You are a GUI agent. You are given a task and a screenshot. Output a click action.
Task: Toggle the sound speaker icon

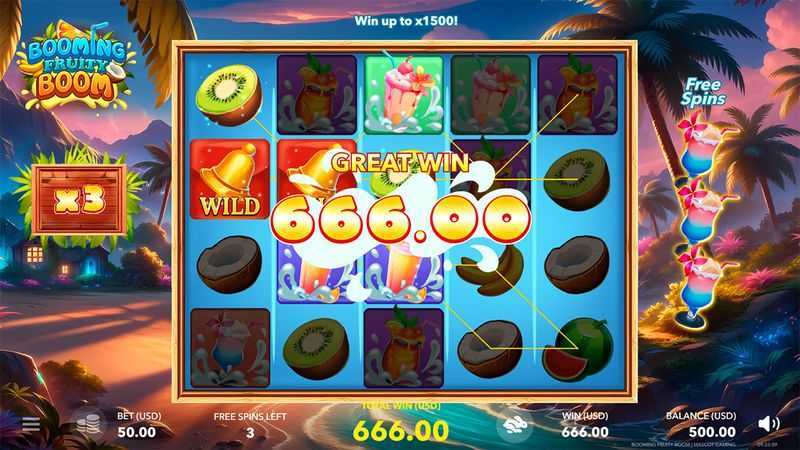(x=768, y=423)
